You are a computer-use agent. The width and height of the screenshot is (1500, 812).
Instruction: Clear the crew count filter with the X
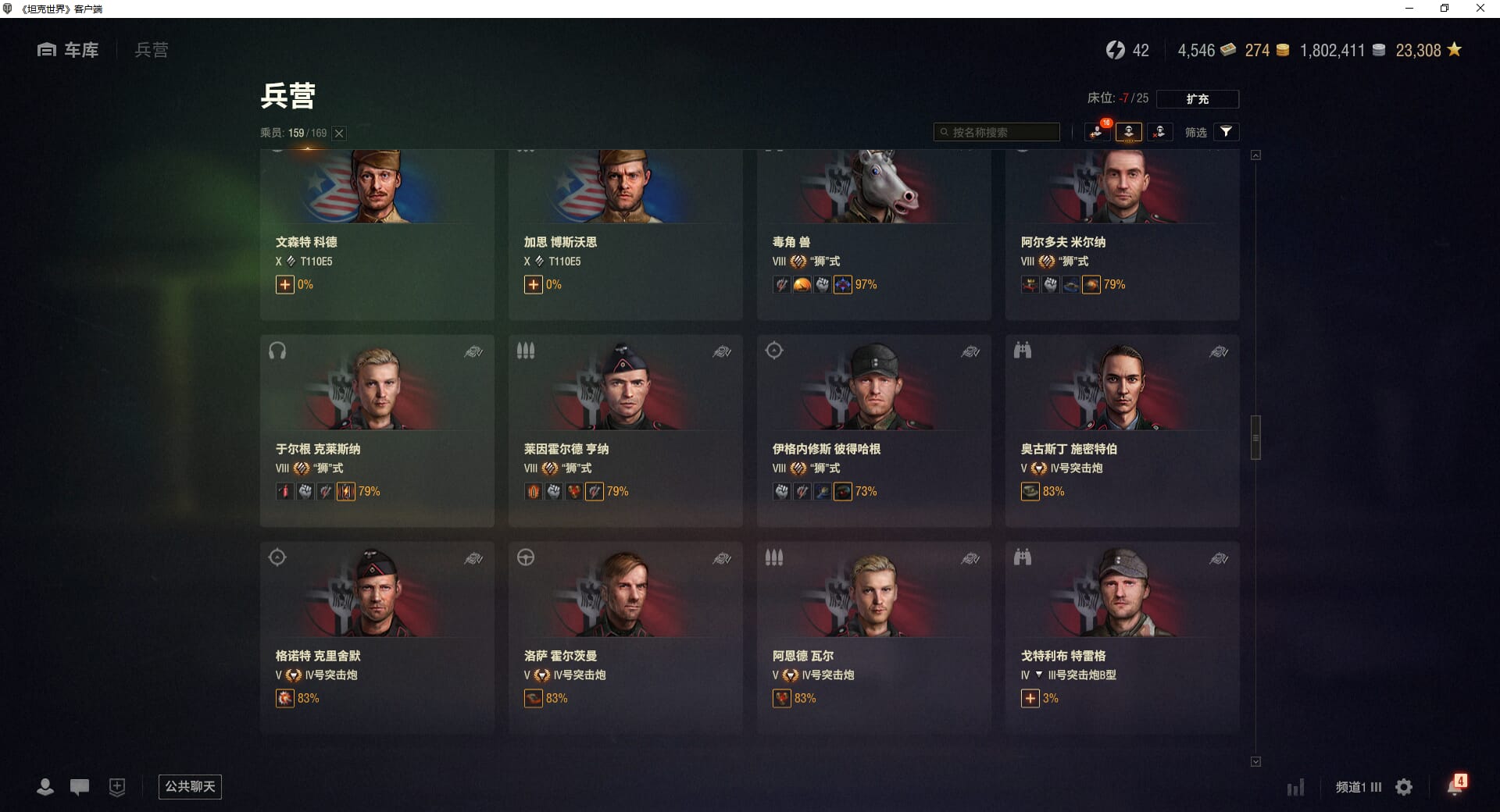click(339, 134)
